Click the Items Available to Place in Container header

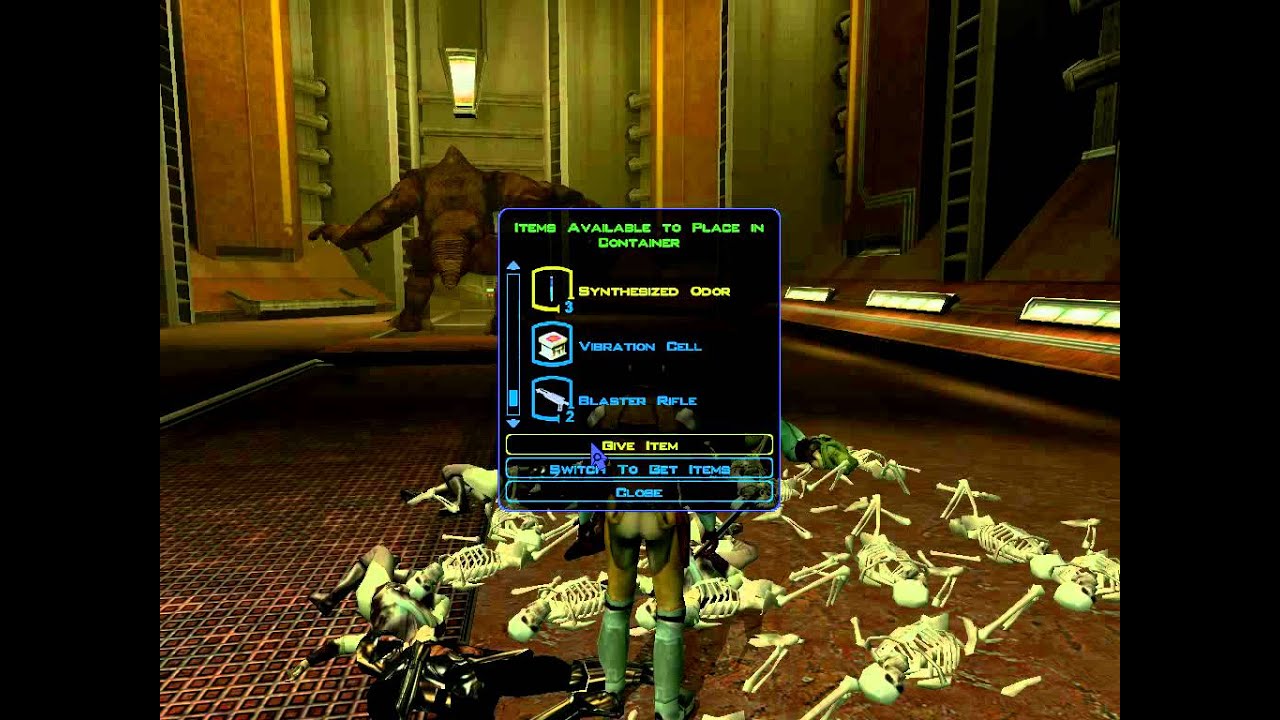coord(640,233)
